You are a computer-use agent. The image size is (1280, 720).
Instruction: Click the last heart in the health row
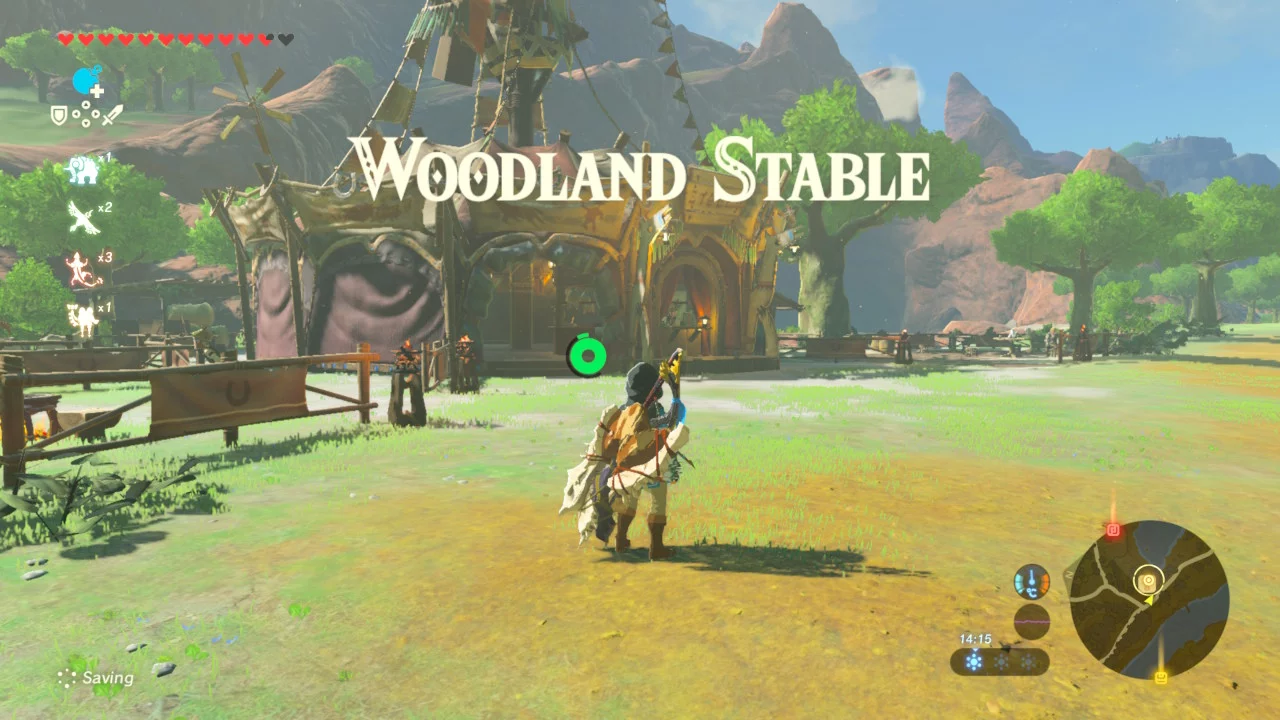point(283,37)
